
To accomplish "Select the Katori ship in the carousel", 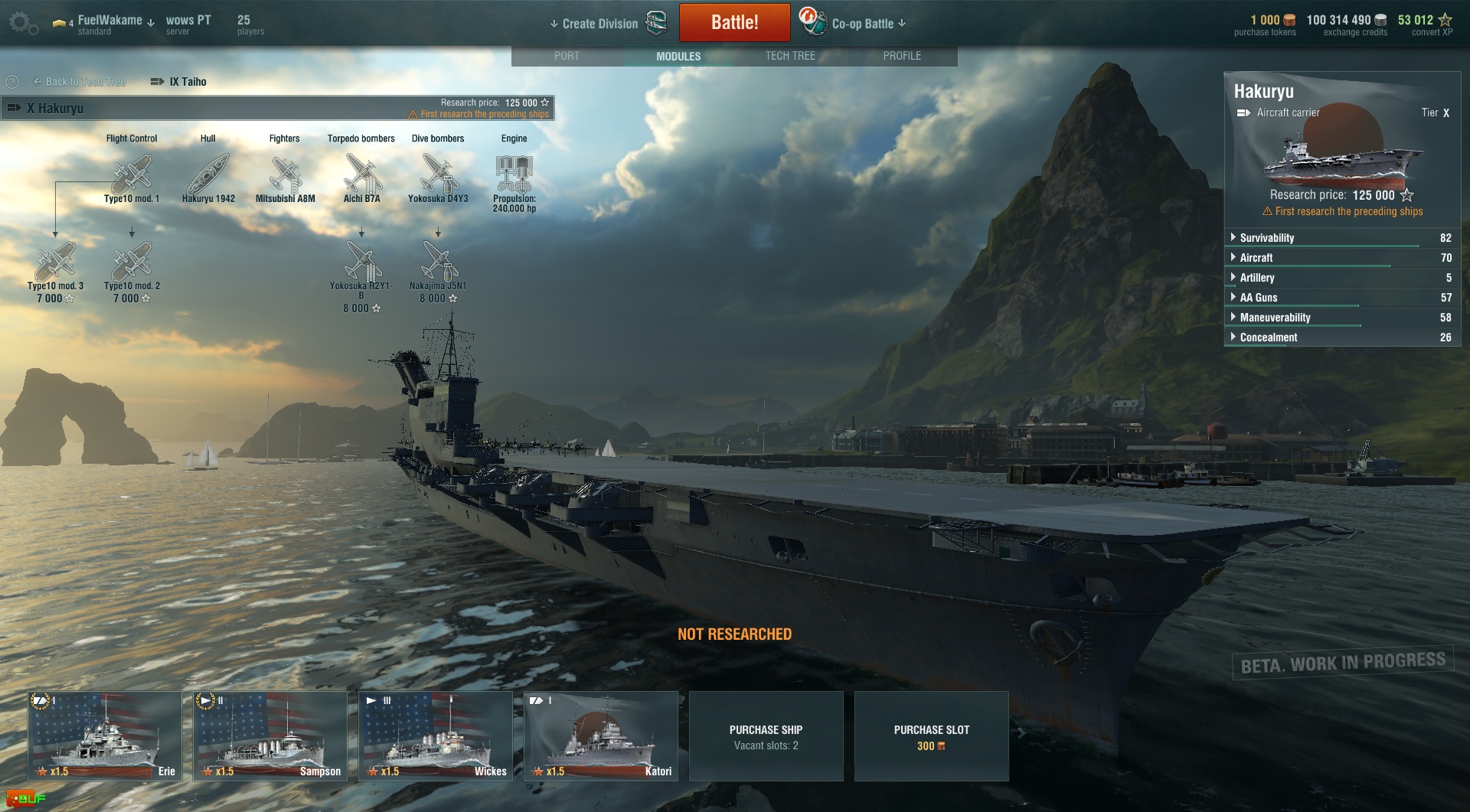I will pos(601,736).
